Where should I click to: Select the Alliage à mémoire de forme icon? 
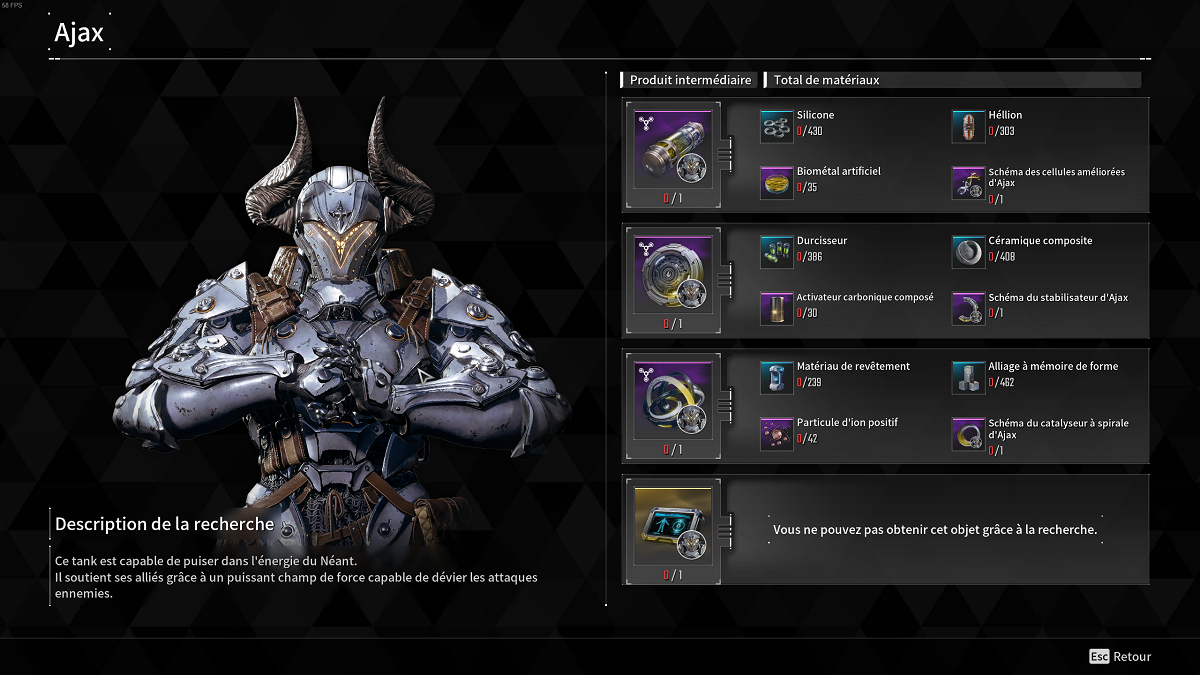click(x=968, y=378)
